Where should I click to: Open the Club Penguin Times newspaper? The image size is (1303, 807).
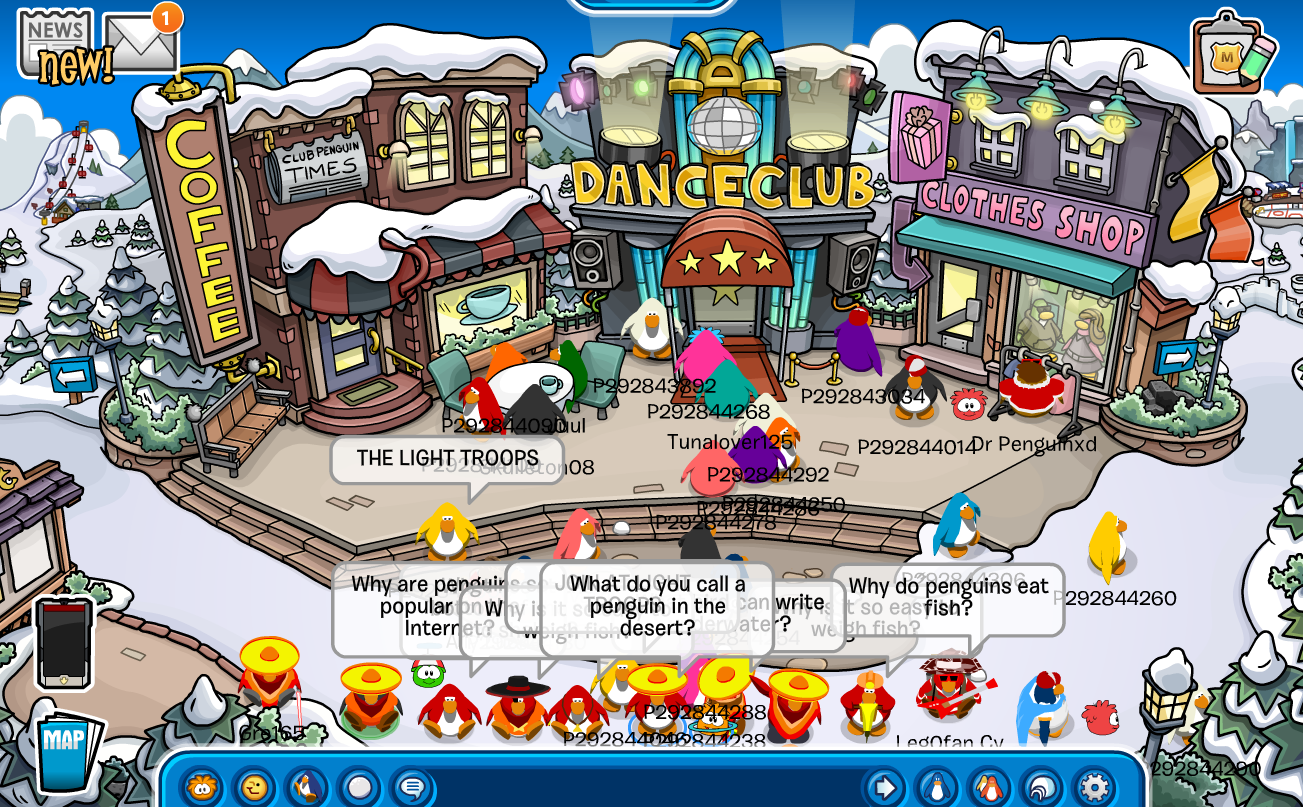coord(55,41)
